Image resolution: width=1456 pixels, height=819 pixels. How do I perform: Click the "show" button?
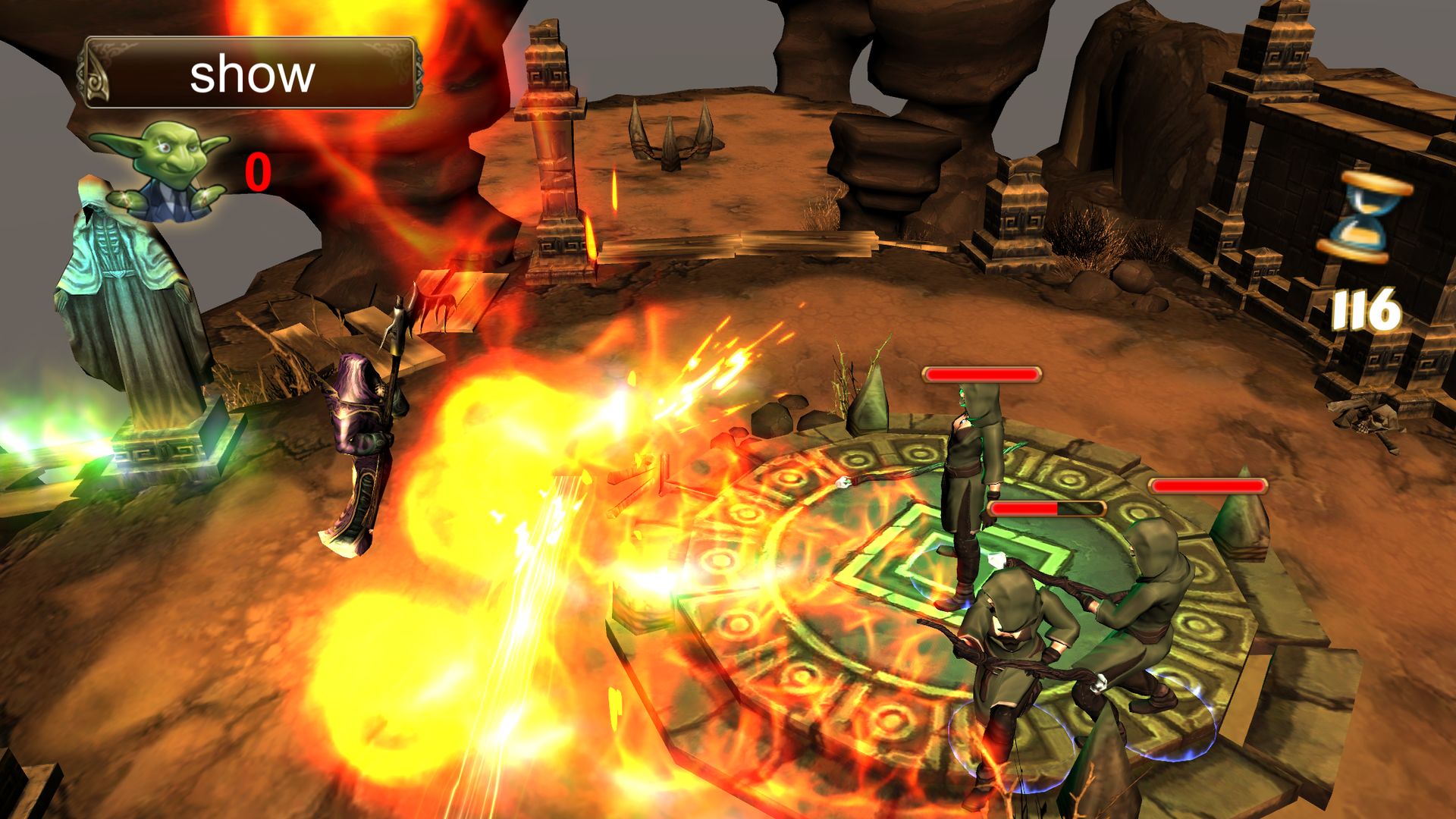(x=249, y=74)
